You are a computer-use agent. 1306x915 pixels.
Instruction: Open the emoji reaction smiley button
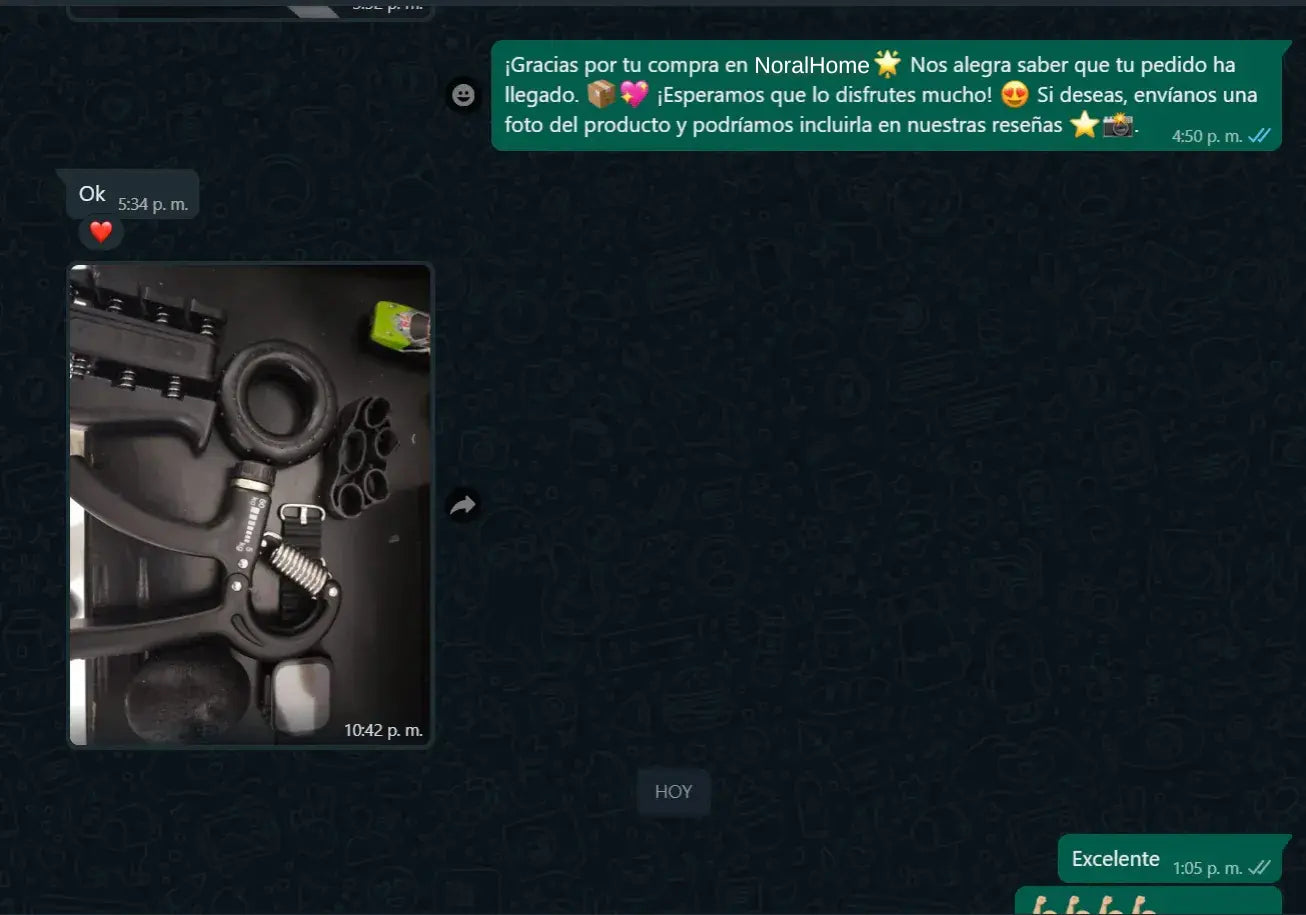[463, 95]
